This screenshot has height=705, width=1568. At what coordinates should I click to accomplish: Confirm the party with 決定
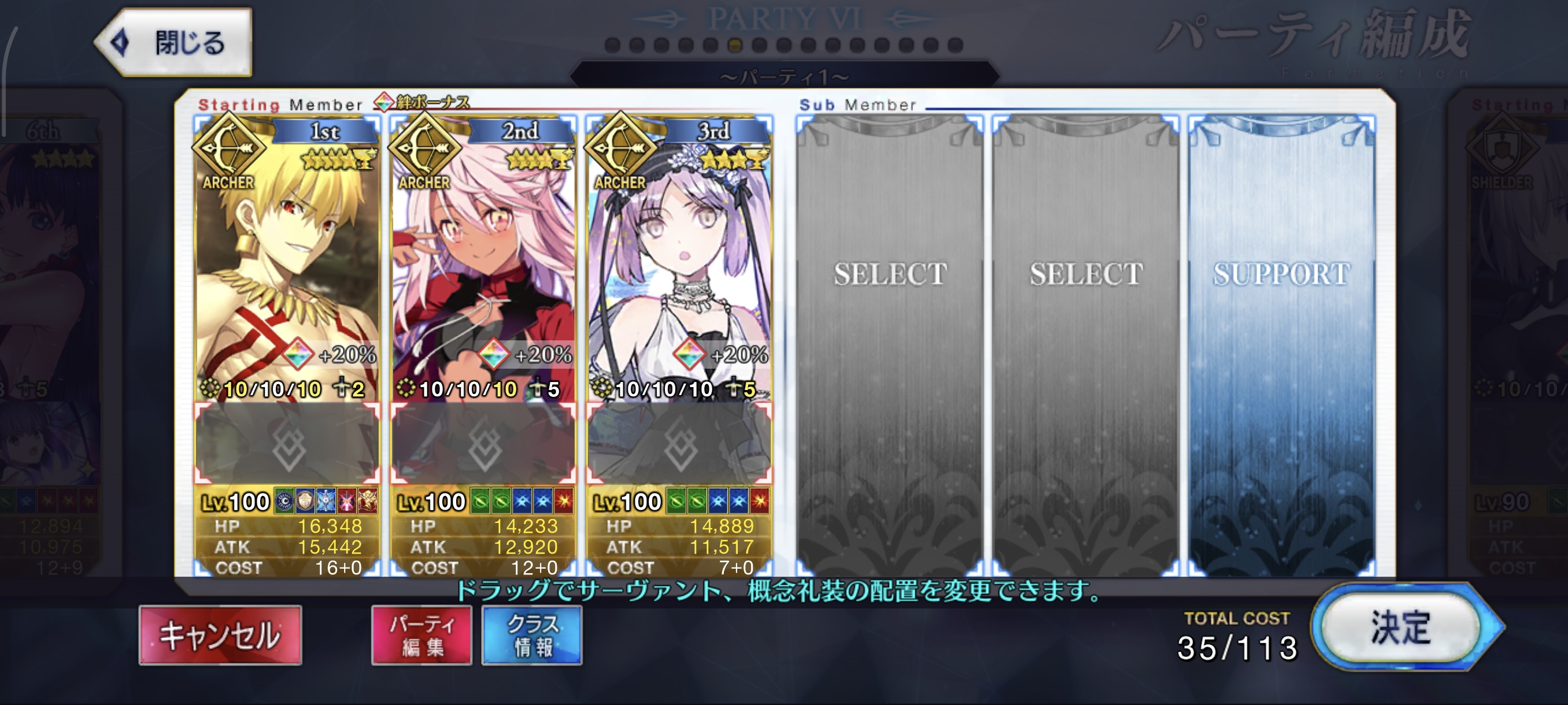[1400, 628]
